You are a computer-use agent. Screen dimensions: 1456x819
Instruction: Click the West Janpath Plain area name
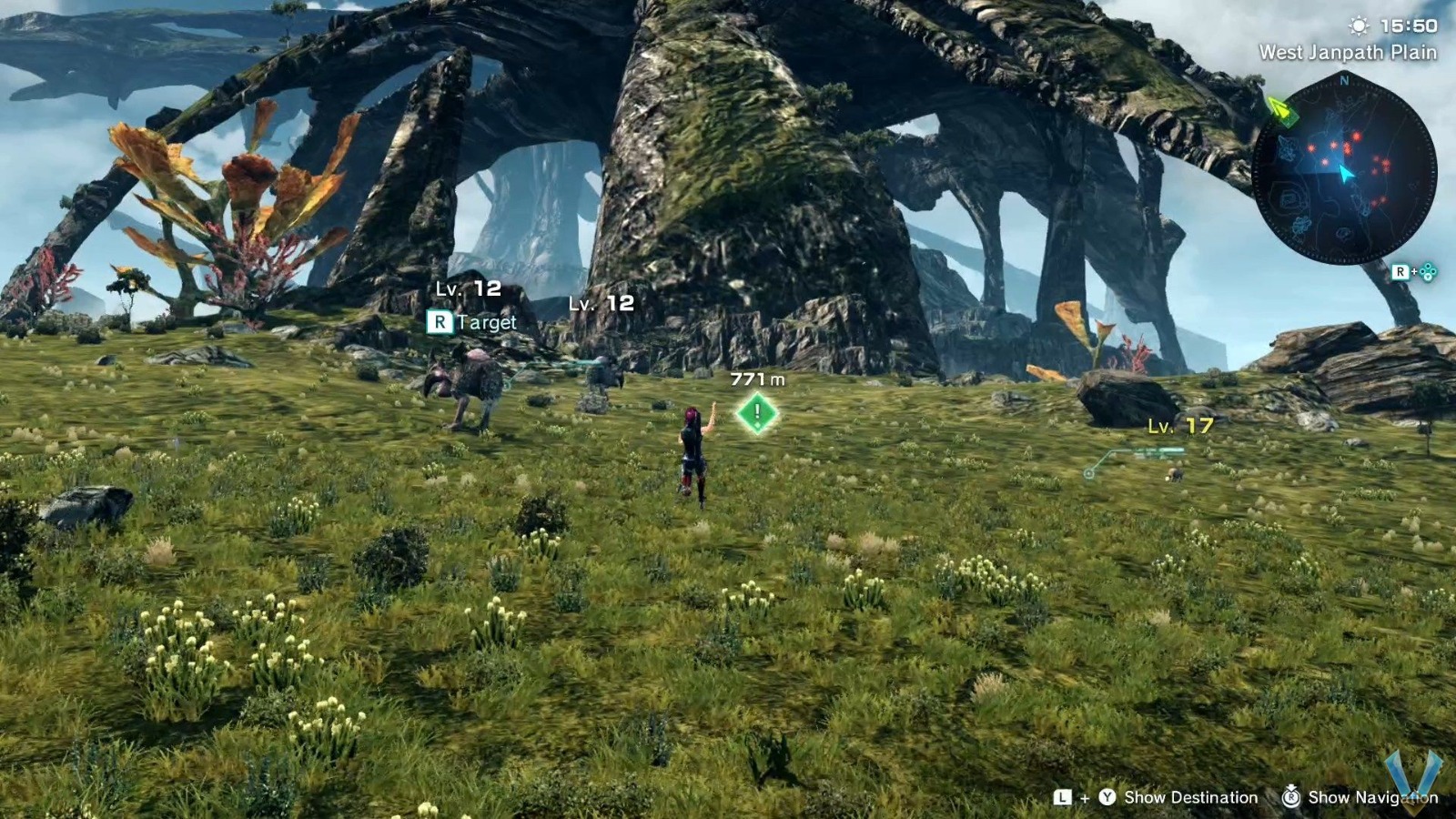click(1348, 53)
